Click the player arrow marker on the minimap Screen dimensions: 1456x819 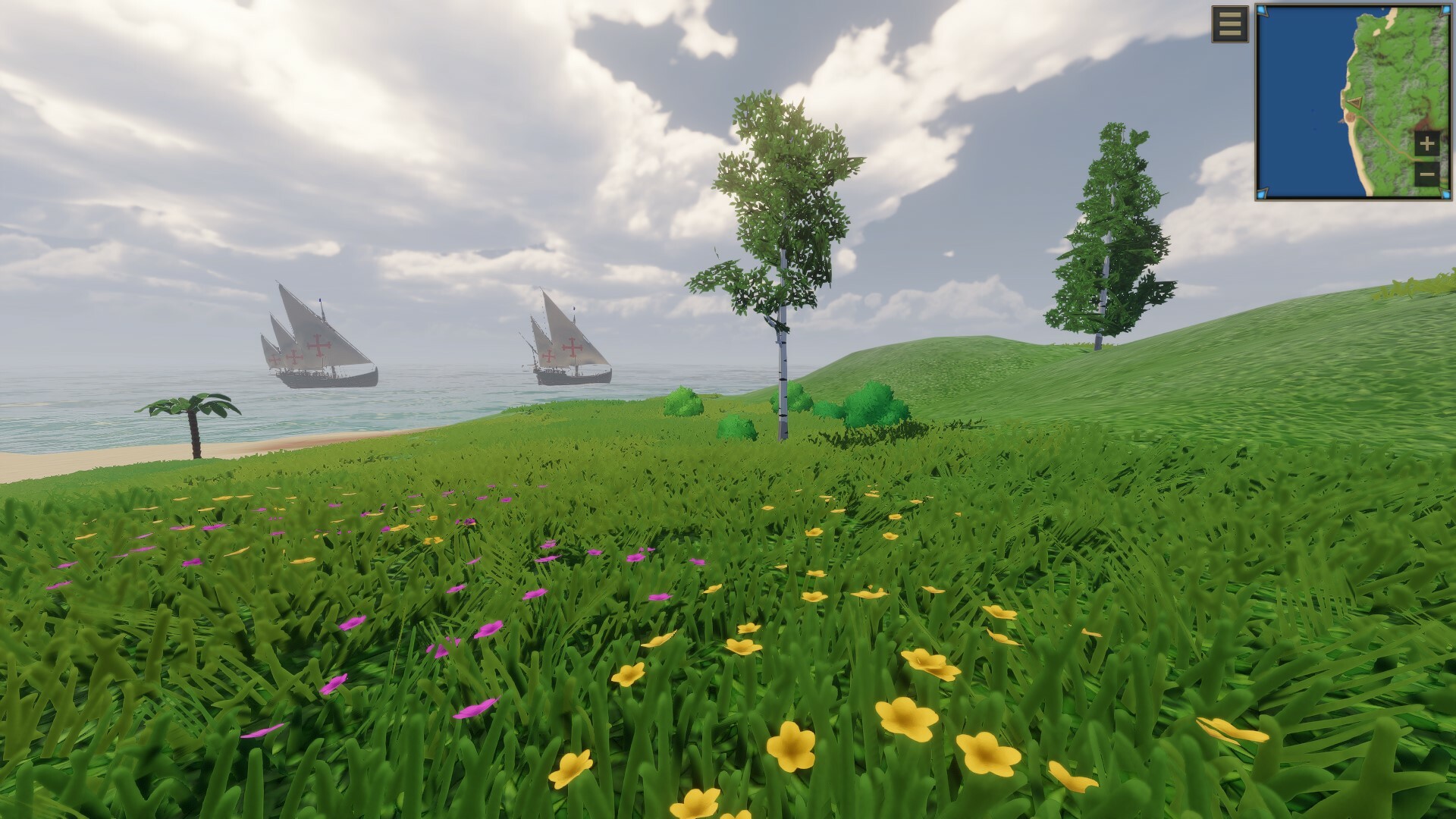(x=1355, y=102)
